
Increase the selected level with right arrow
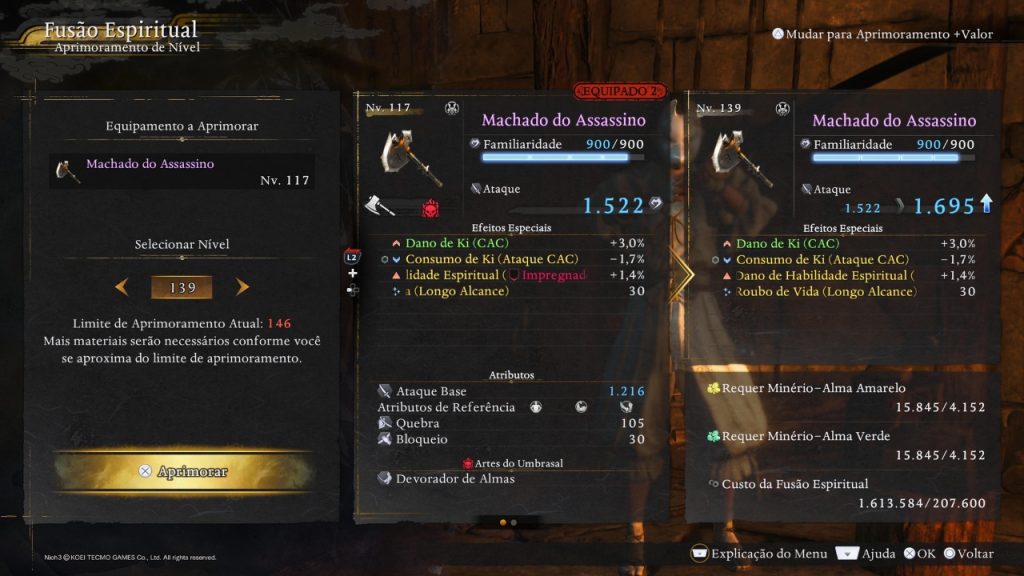click(x=242, y=288)
